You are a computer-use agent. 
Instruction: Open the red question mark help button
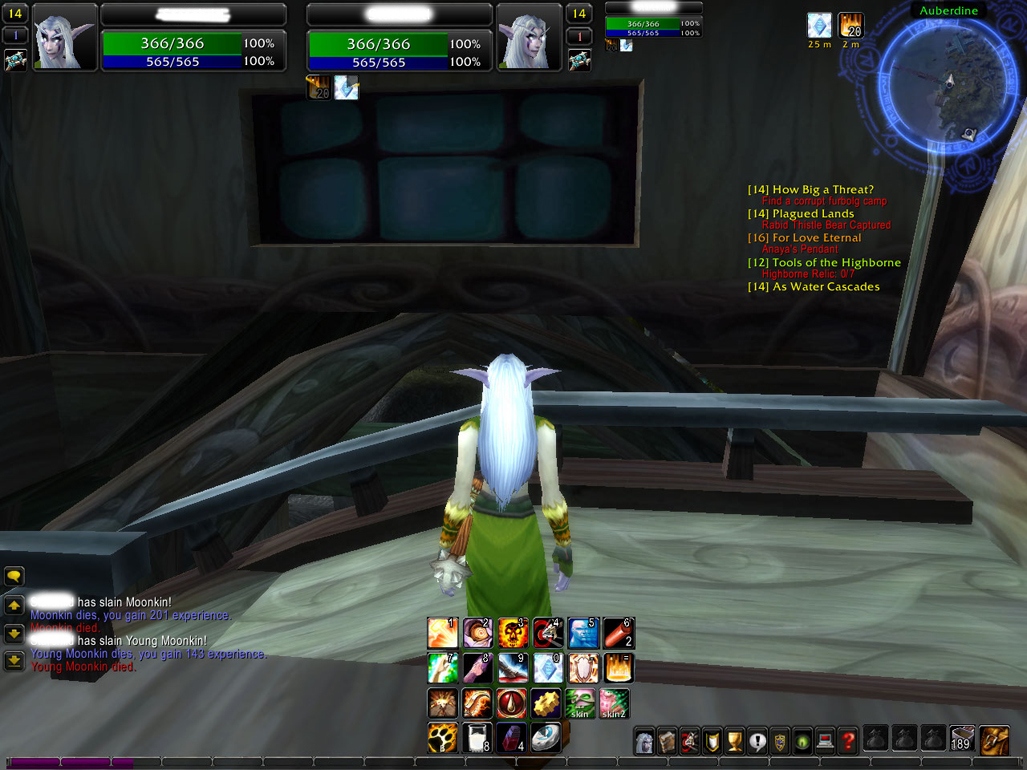(848, 741)
